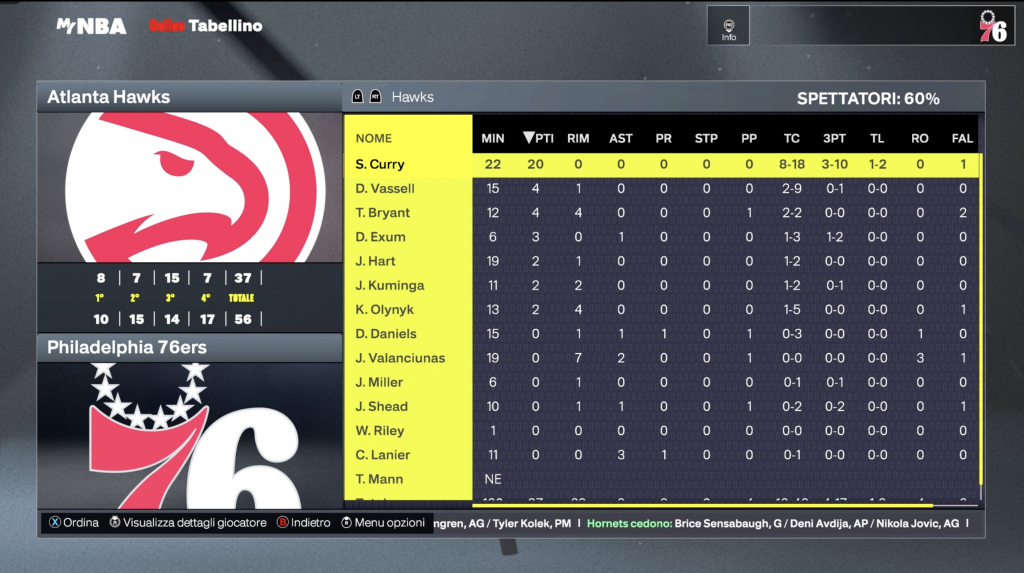
Task: Sort by the RIM rebounds column
Action: pos(578,138)
